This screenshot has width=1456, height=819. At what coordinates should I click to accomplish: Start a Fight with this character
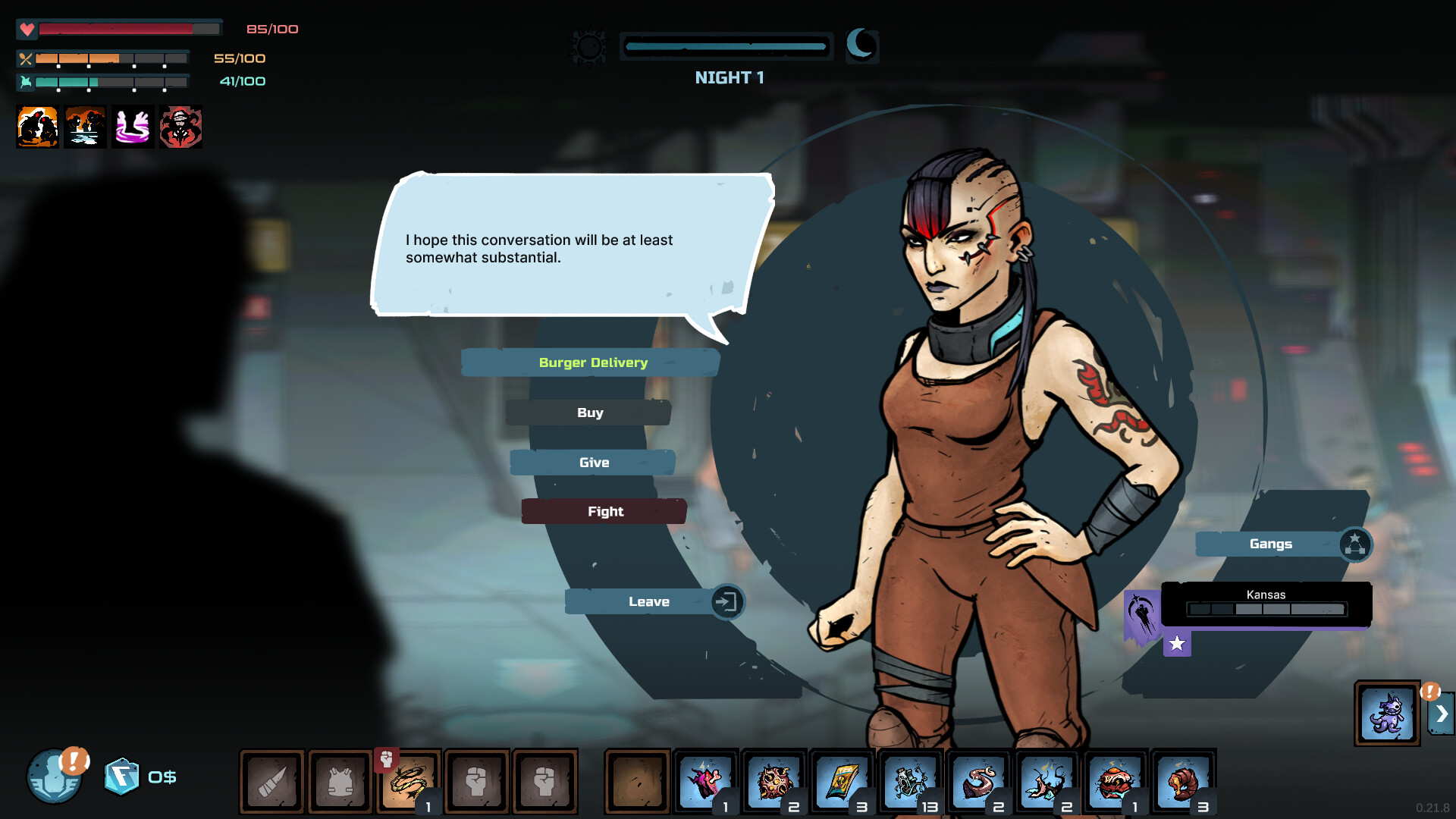pos(604,512)
